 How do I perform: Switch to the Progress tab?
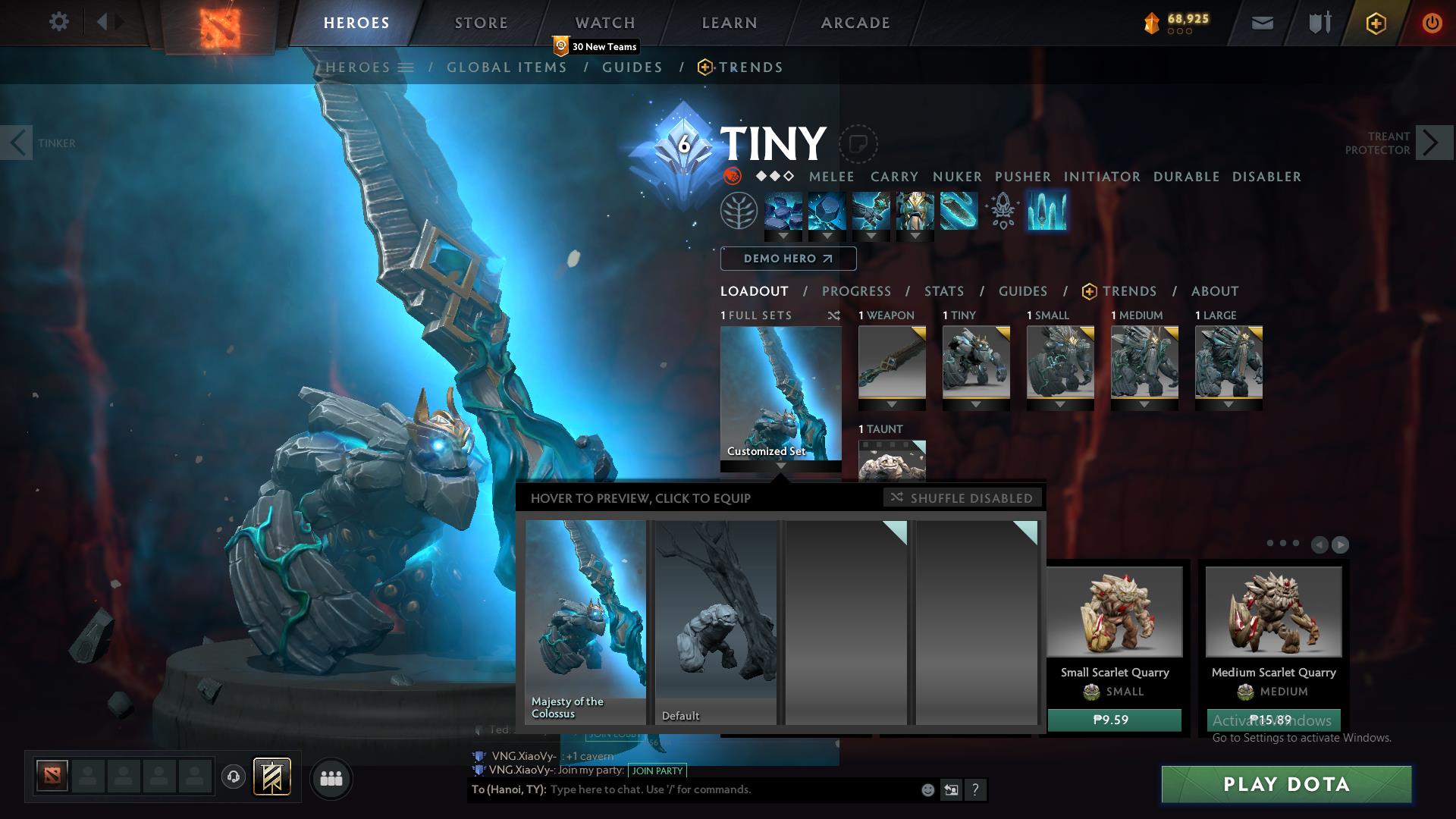(856, 291)
